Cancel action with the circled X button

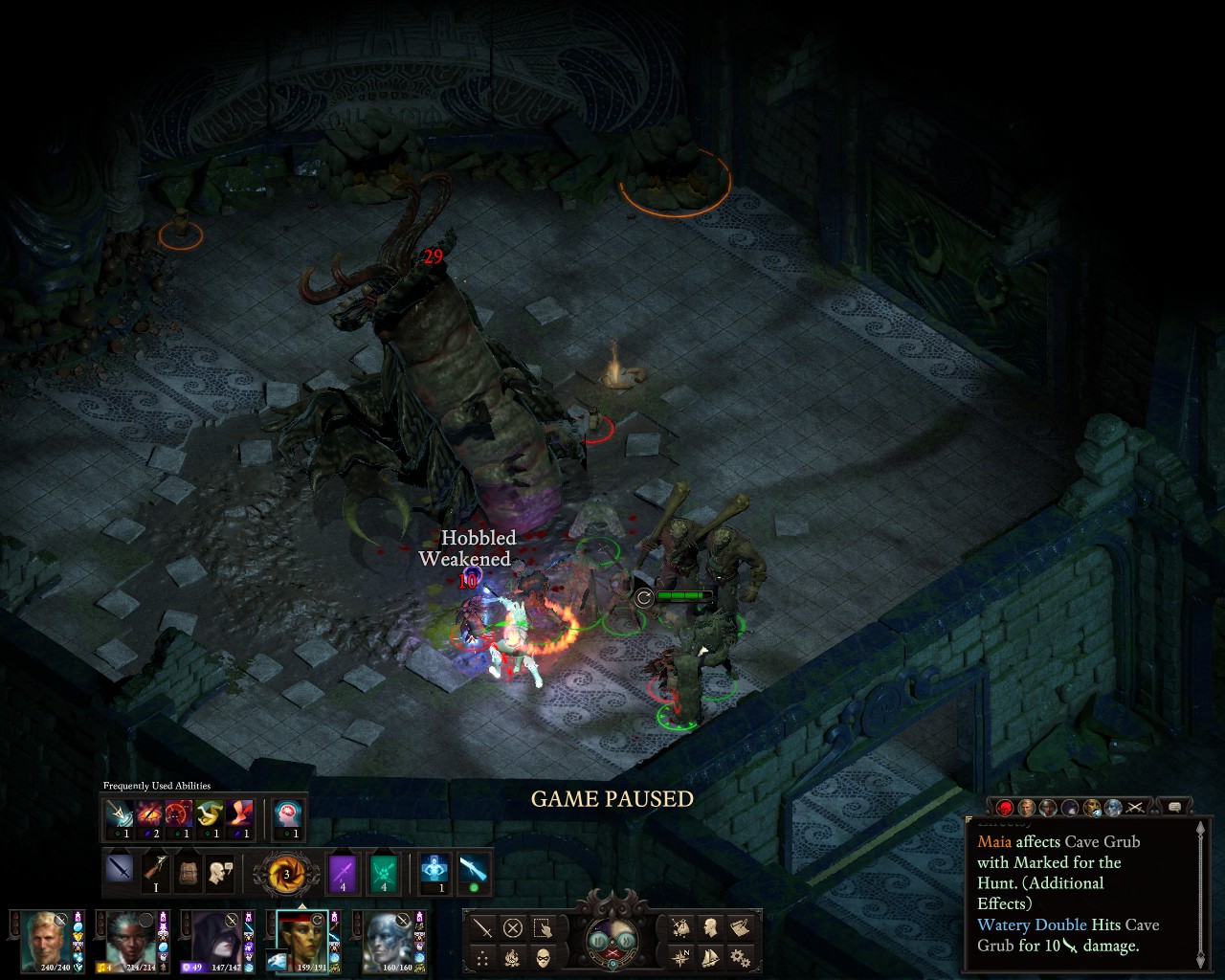[513, 927]
